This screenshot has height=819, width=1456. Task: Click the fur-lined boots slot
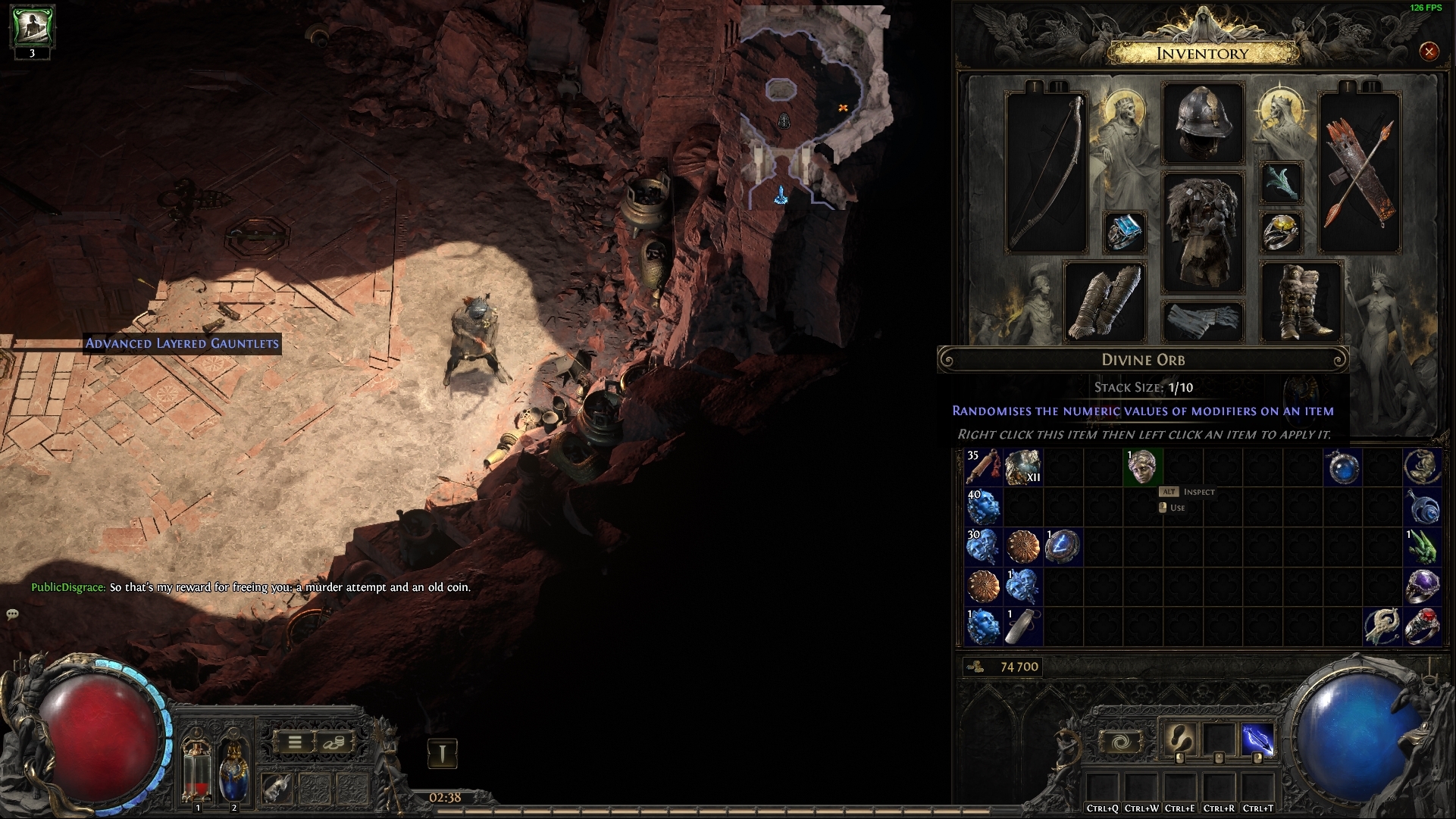point(1301,302)
